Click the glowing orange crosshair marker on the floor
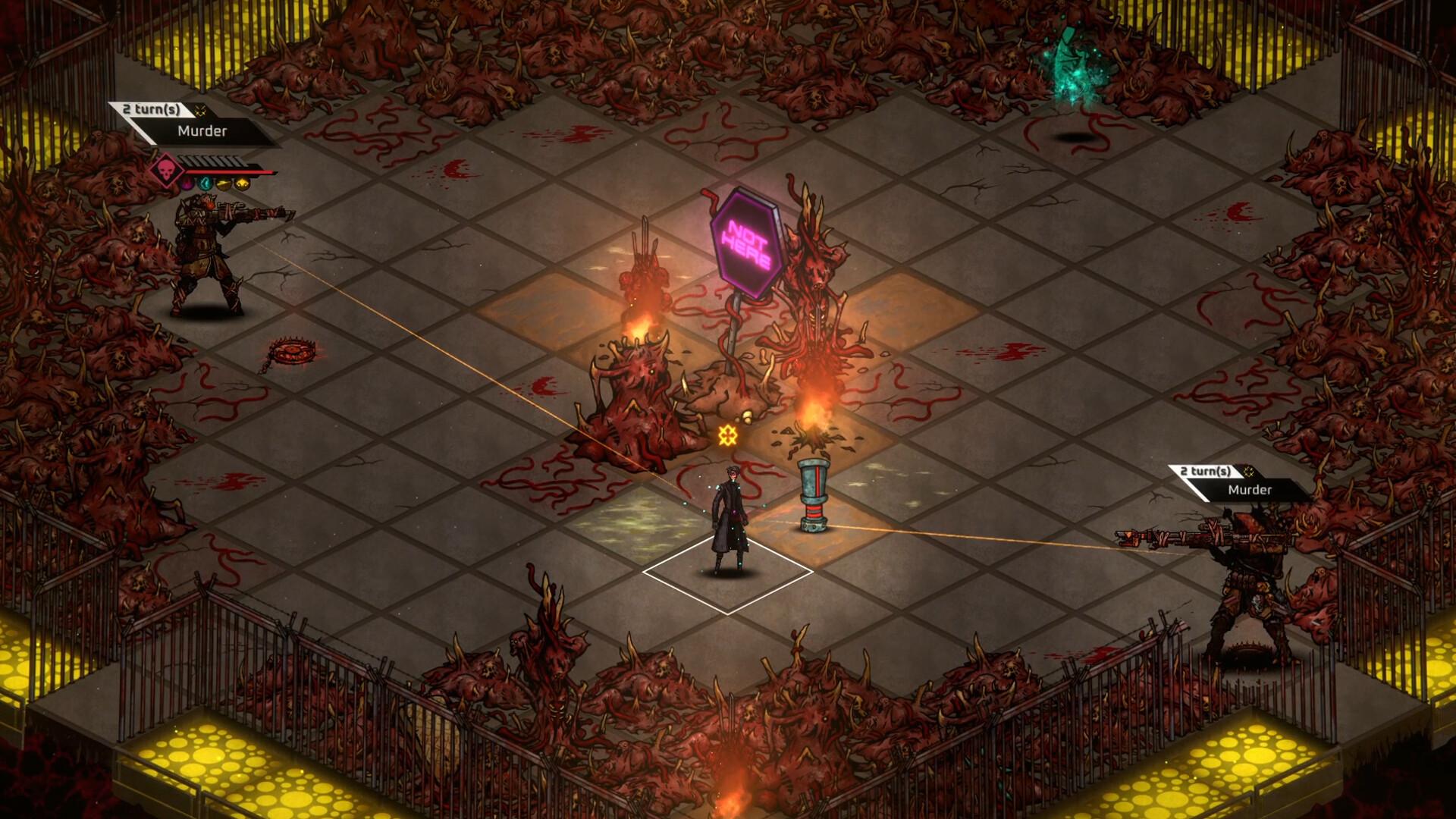The image size is (1456, 819). pos(730,436)
